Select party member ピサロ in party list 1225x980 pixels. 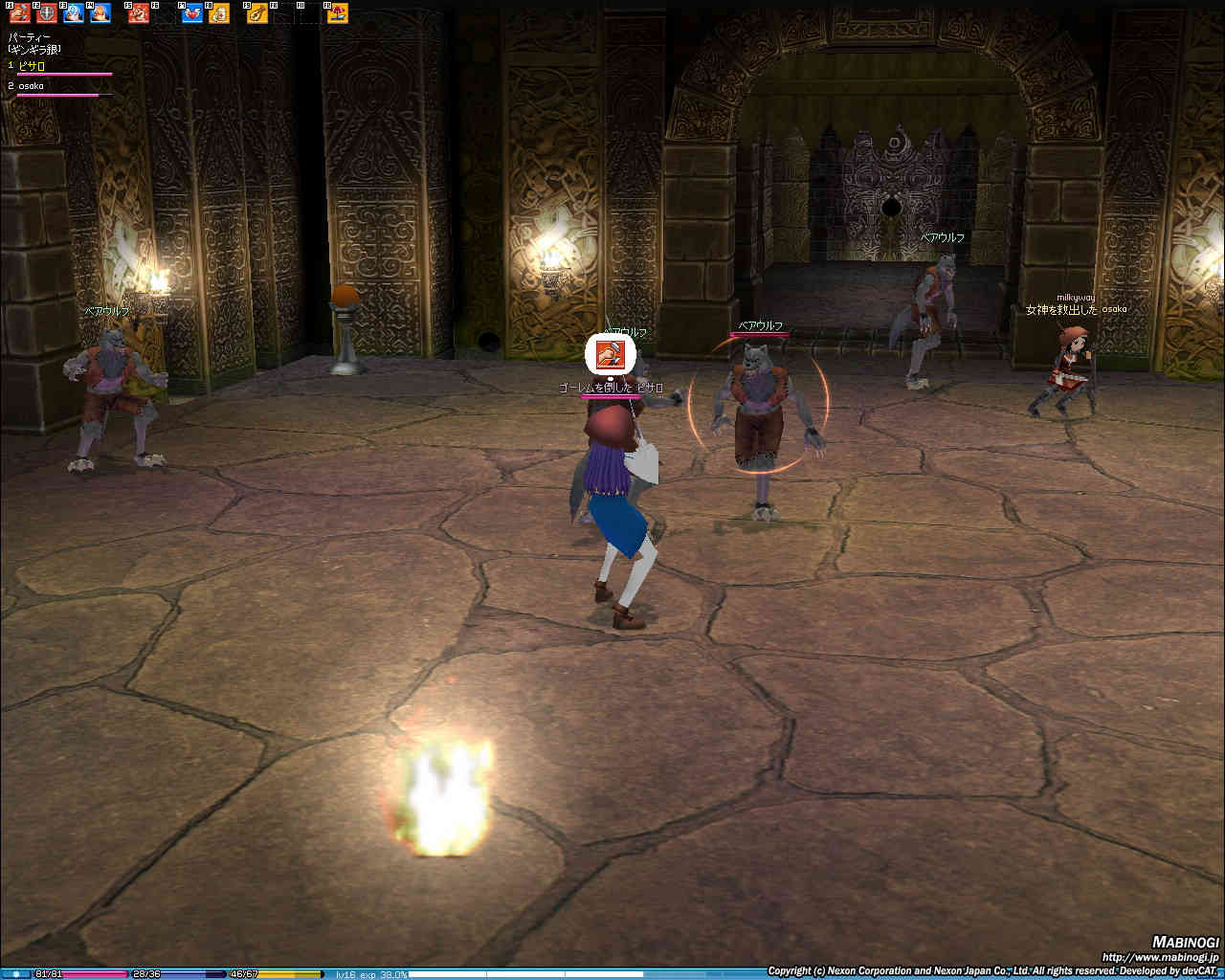(x=33, y=66)
